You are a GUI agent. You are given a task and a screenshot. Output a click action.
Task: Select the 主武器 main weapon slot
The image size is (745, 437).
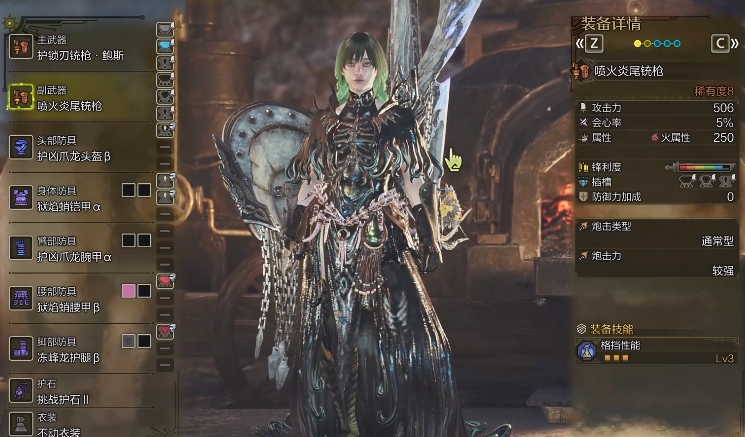tap(80, 46)
